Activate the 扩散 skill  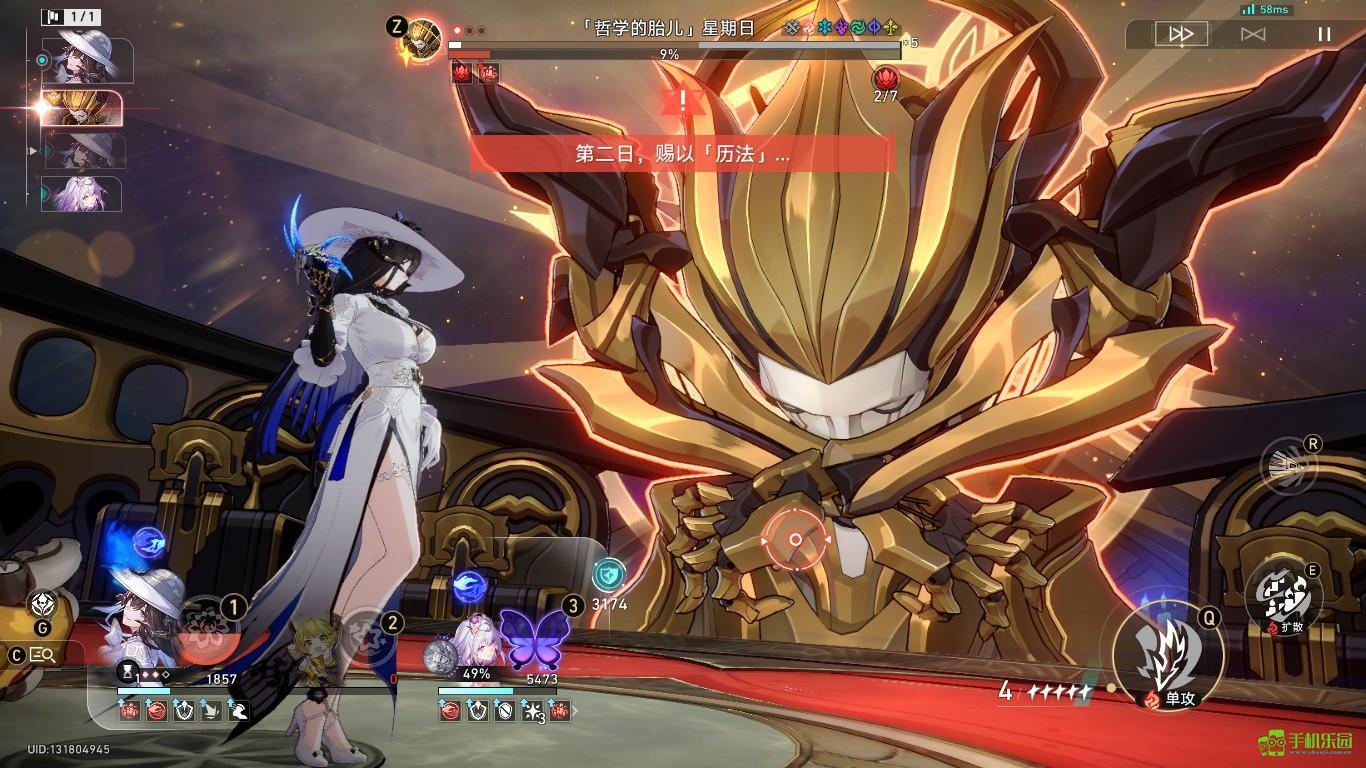click(x=1283, y=597)
